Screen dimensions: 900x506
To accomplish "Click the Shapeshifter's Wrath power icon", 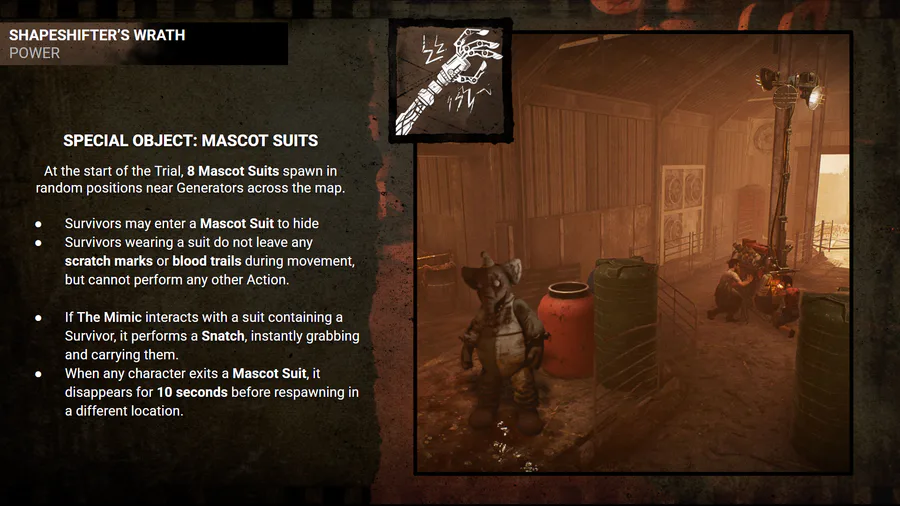I will (449, 82).
